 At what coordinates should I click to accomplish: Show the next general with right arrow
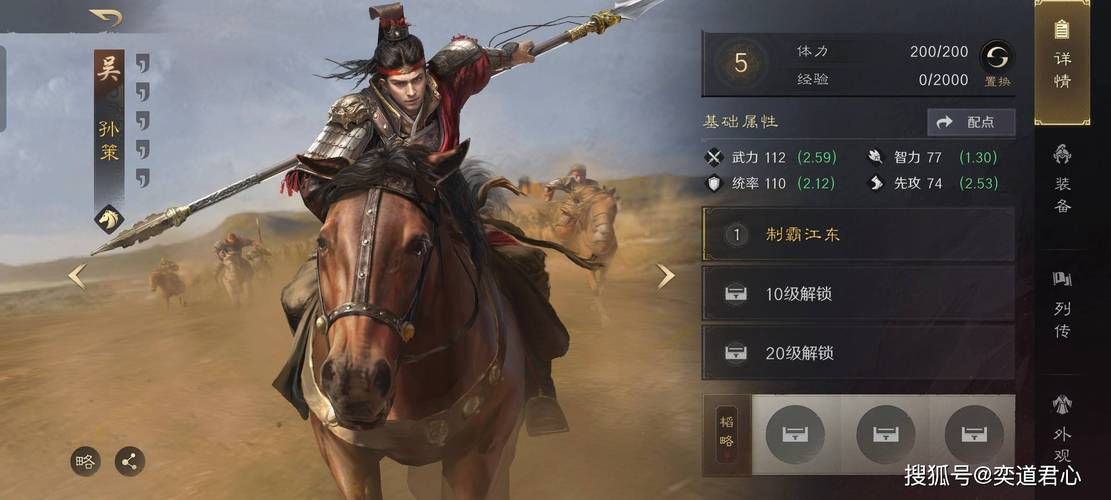[666, 276]
